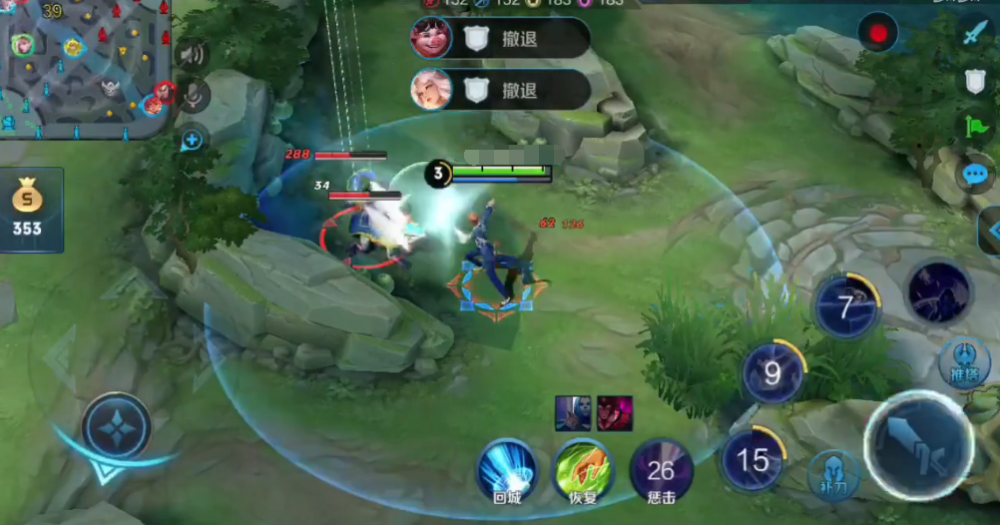Tap the skill on 15 cooldown
The image size is (1000, 525).
(752, 460)
